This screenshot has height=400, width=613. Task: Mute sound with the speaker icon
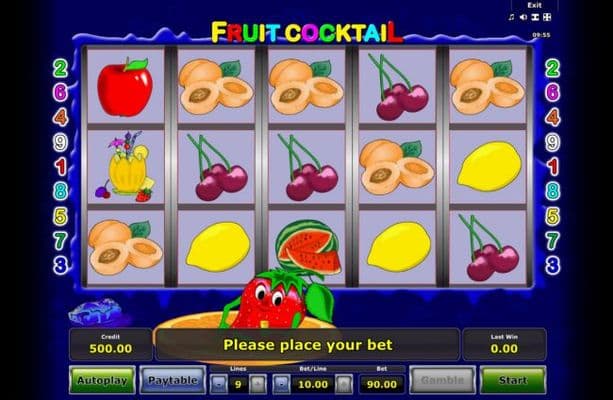523,17
